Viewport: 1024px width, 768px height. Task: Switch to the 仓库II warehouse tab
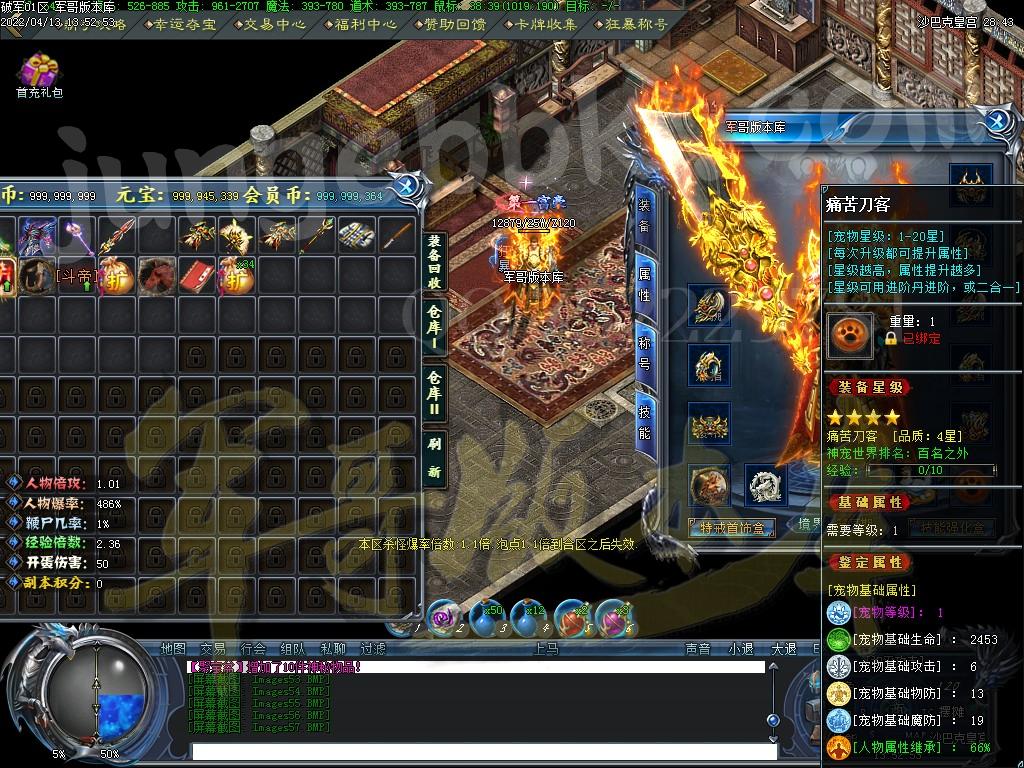pyautogui.click(x=434, y=391)
